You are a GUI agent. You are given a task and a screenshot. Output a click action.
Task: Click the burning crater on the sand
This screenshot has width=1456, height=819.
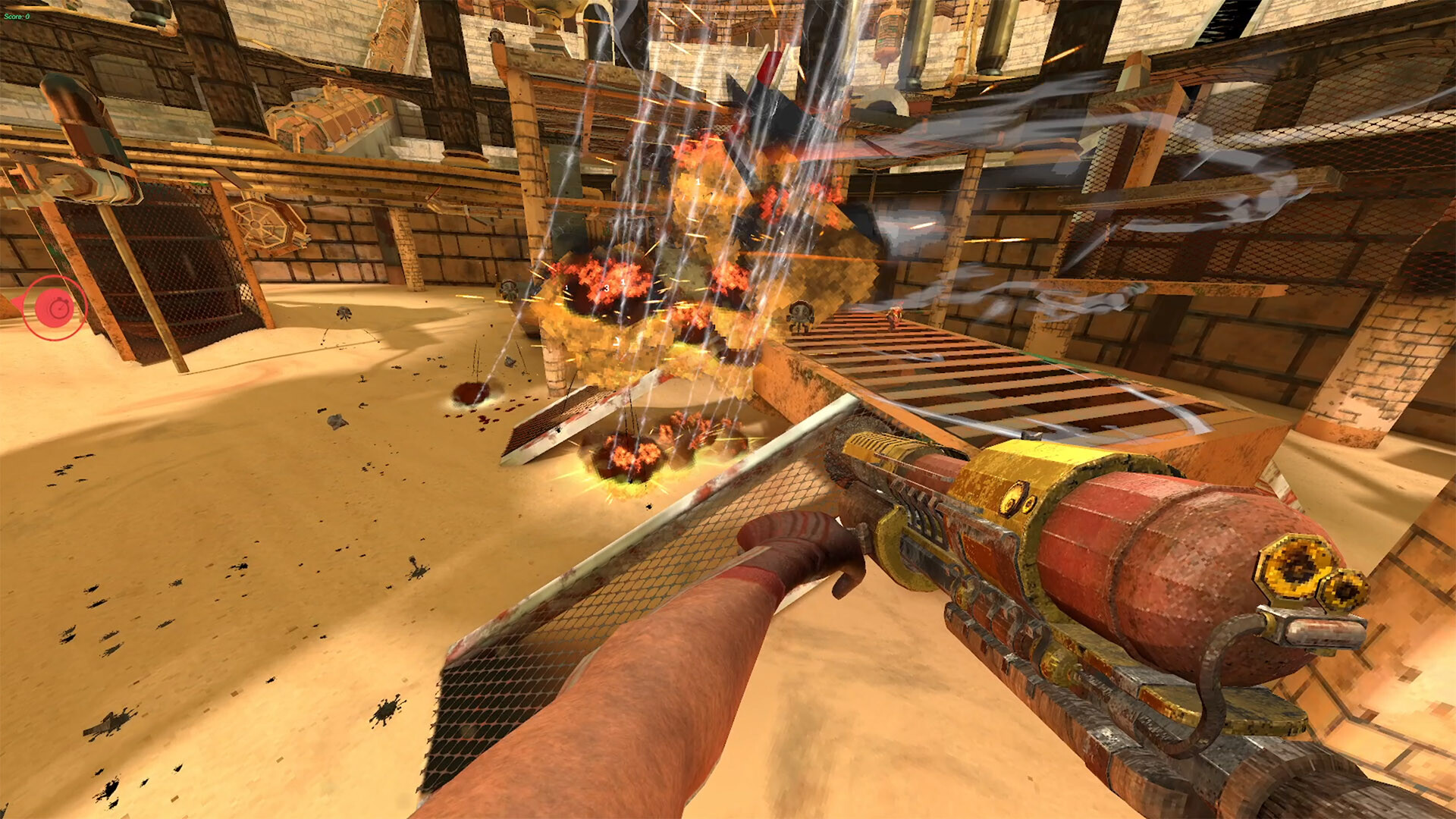pos(633,455)
